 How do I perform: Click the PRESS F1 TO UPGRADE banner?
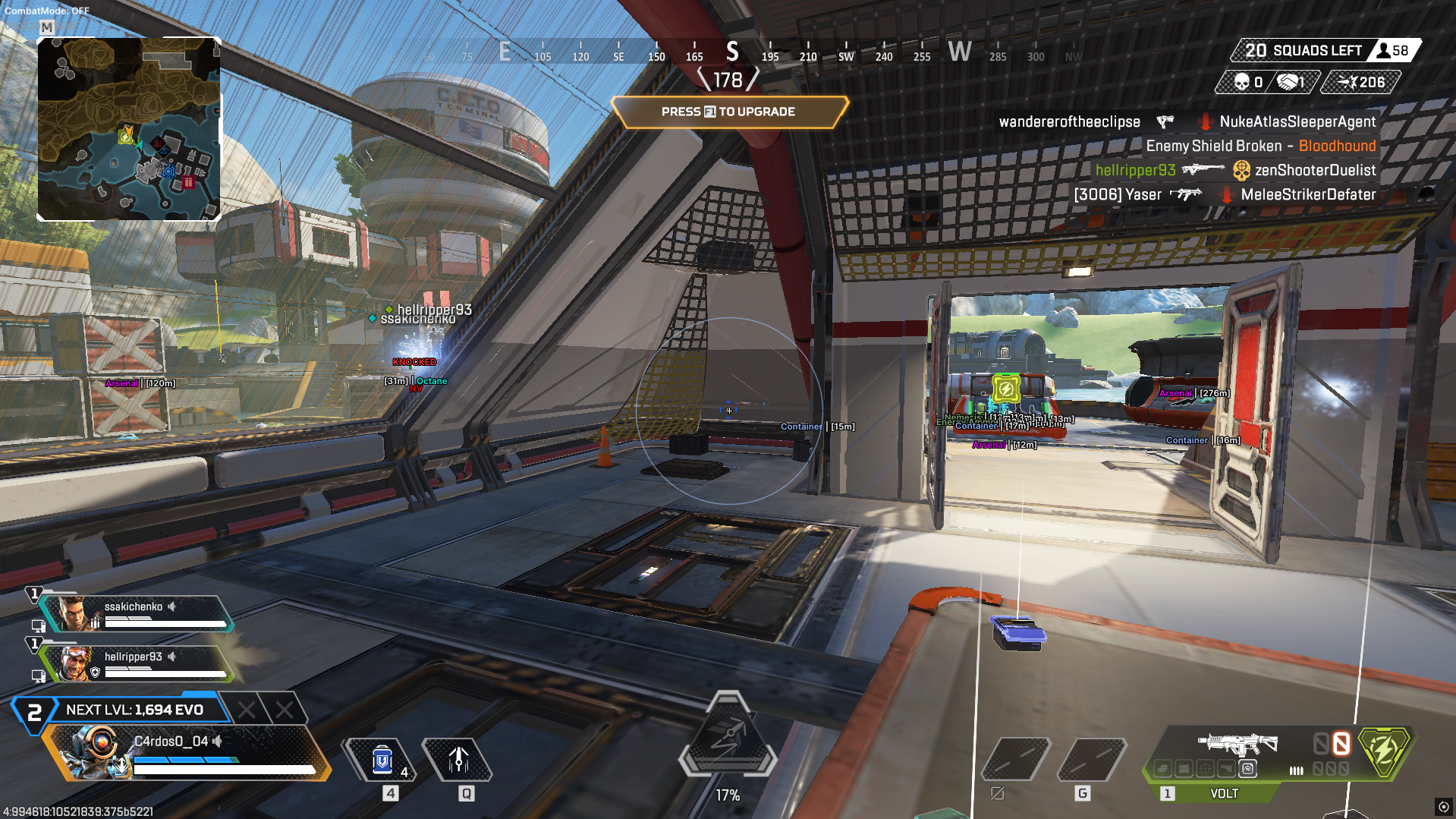click(x=728, y=112)
